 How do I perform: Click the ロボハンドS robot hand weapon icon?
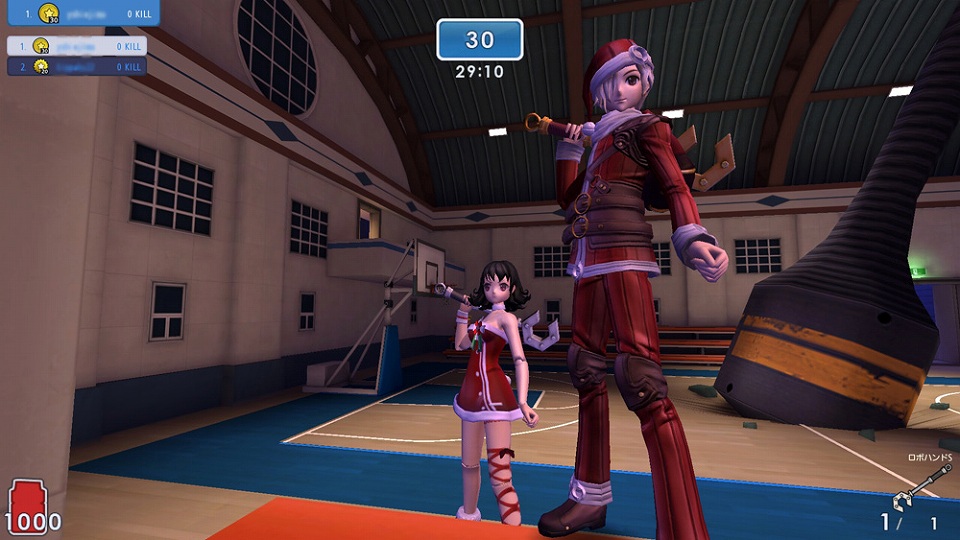917,490
